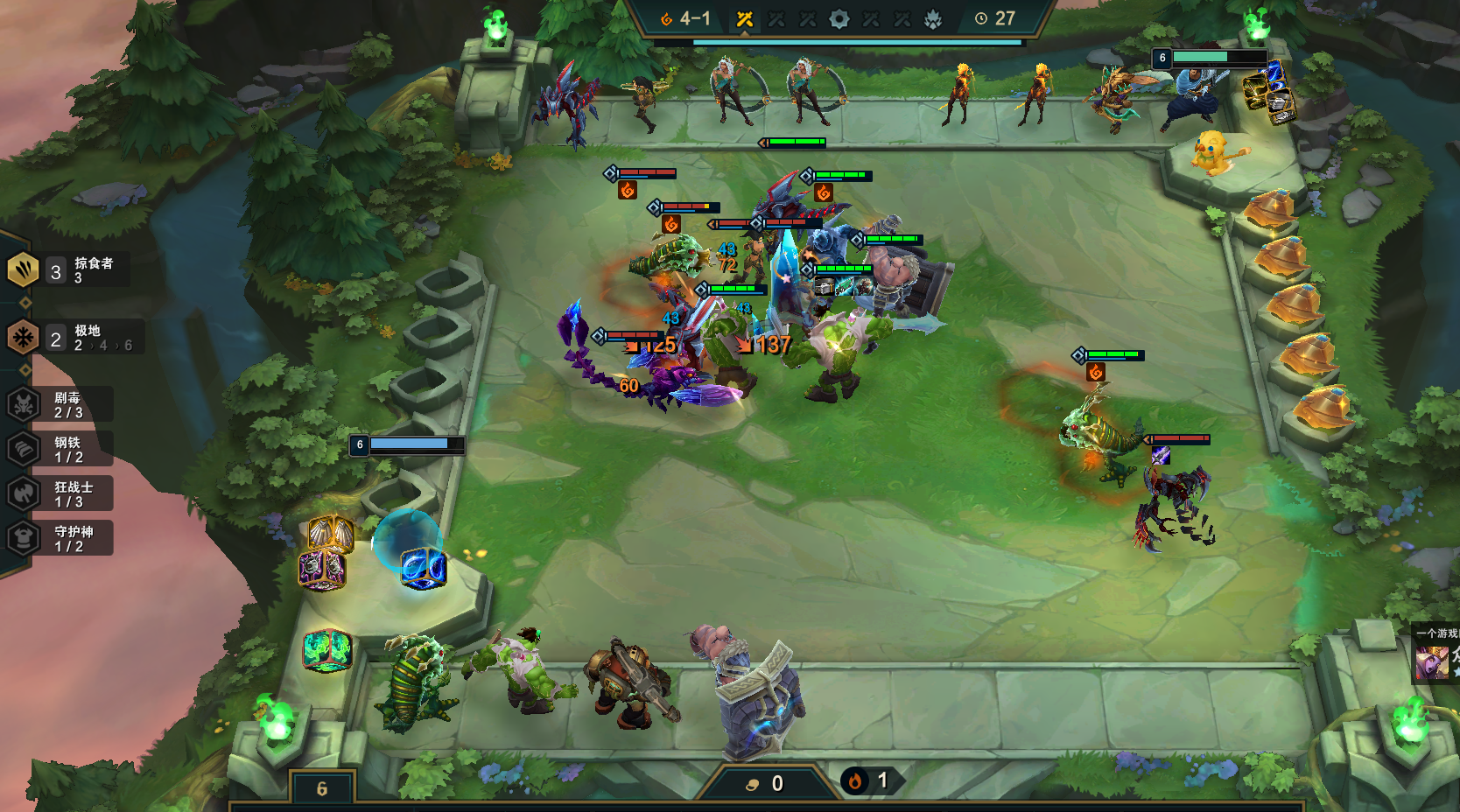Select Braum with the shield on the bench
Screen dimensions: 1460x812
point(753,691)
